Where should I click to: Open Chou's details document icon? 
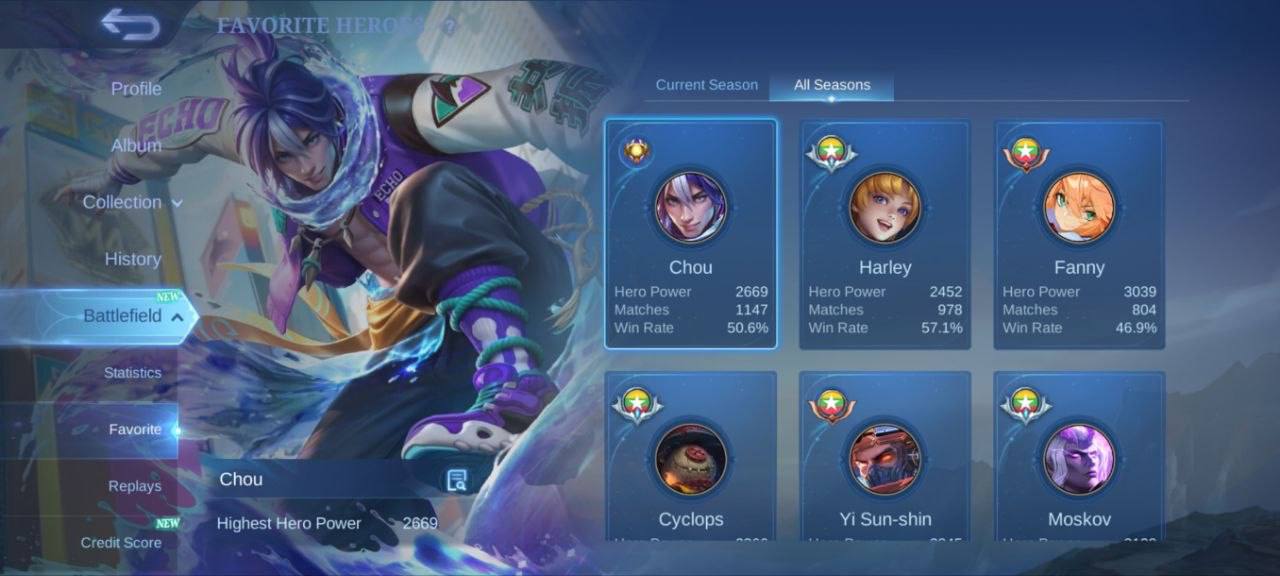click(457, 480)
